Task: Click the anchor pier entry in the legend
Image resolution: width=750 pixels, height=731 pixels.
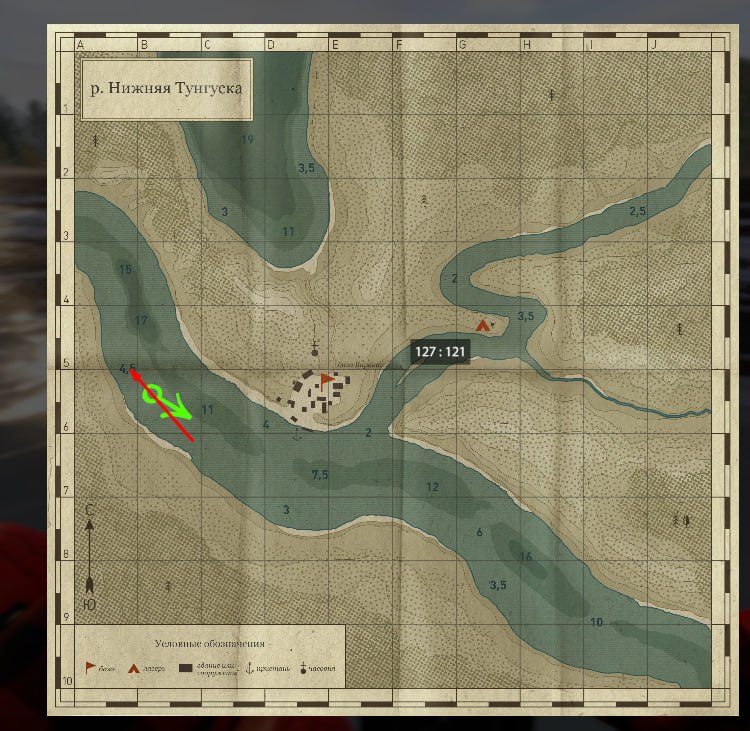Action: [x=250, y=668]
